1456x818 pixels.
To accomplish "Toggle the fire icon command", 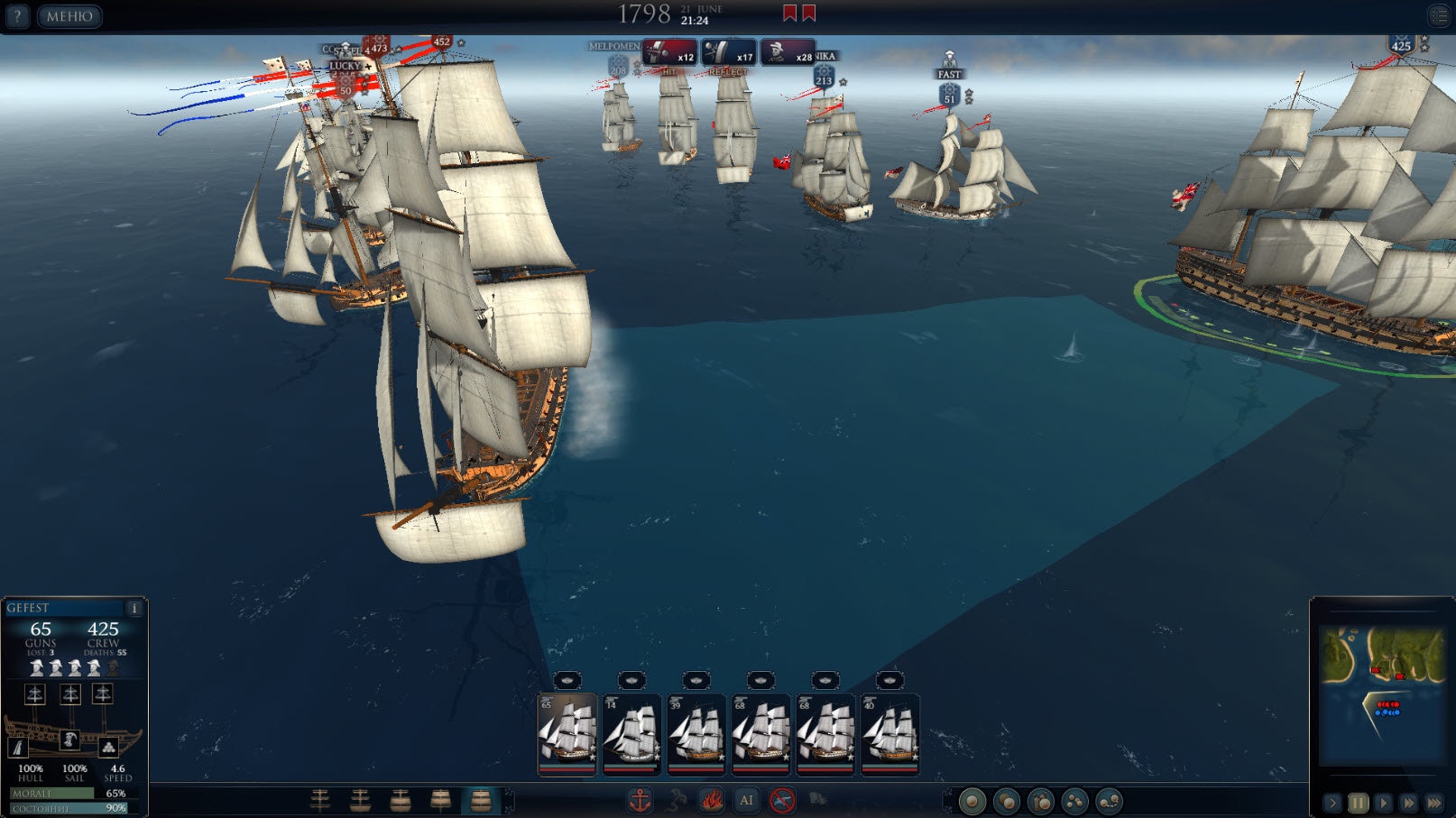I will click(x=711, y=800).
